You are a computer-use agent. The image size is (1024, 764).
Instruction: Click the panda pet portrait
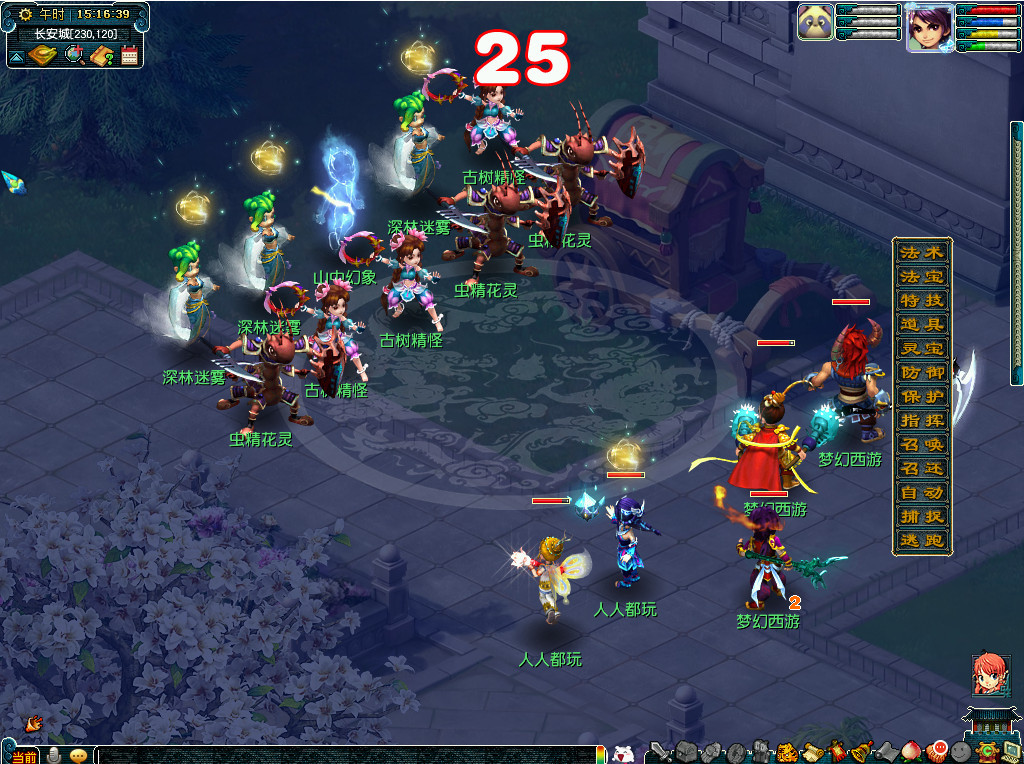[x=815, y=23]
